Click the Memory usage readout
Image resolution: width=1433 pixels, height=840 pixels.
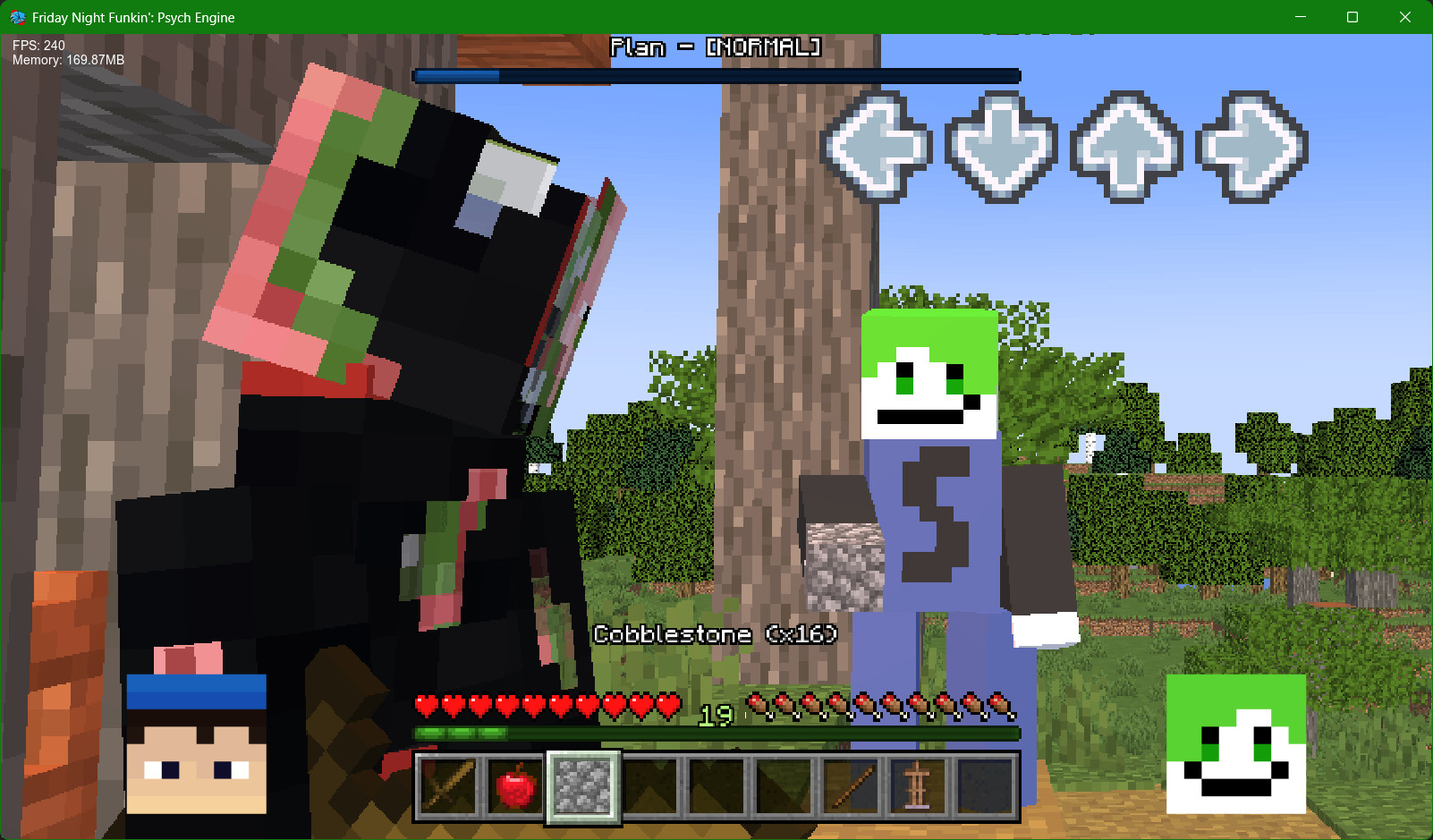pyautogui.click(x=69, y=61)
